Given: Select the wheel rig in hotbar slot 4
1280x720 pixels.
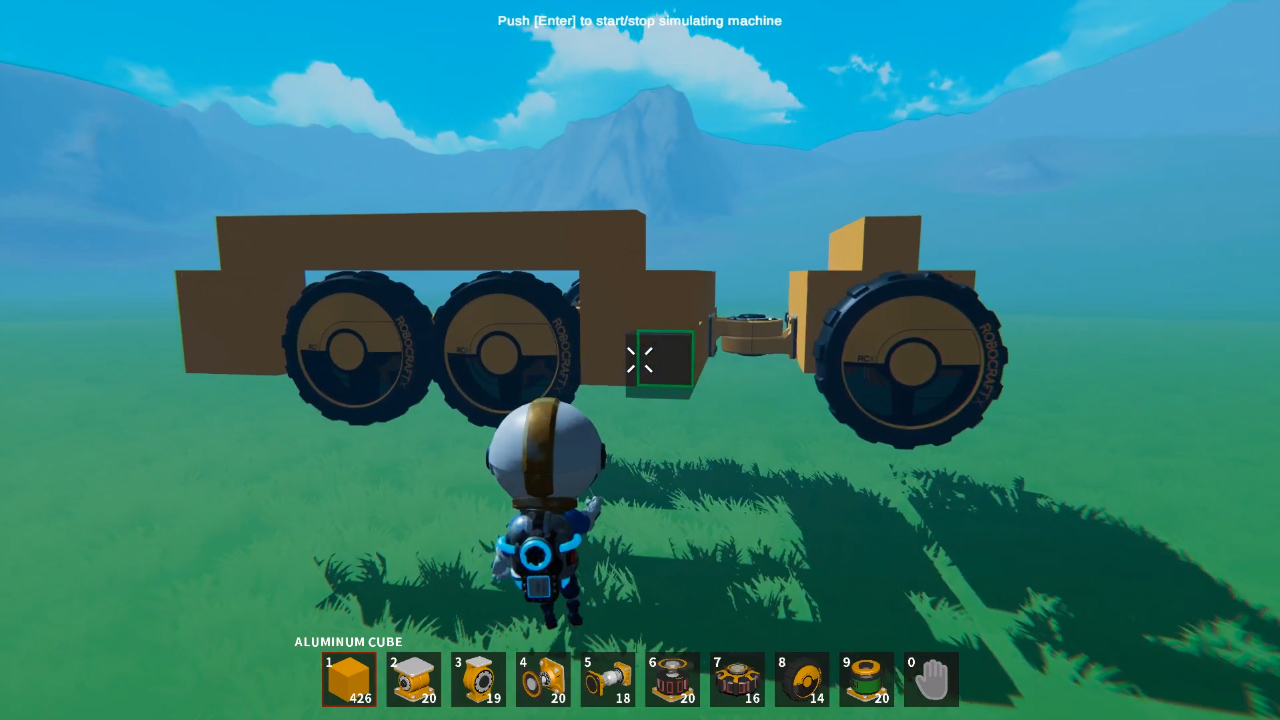Looking at the screenshot, I should click(x=543, y=679).
